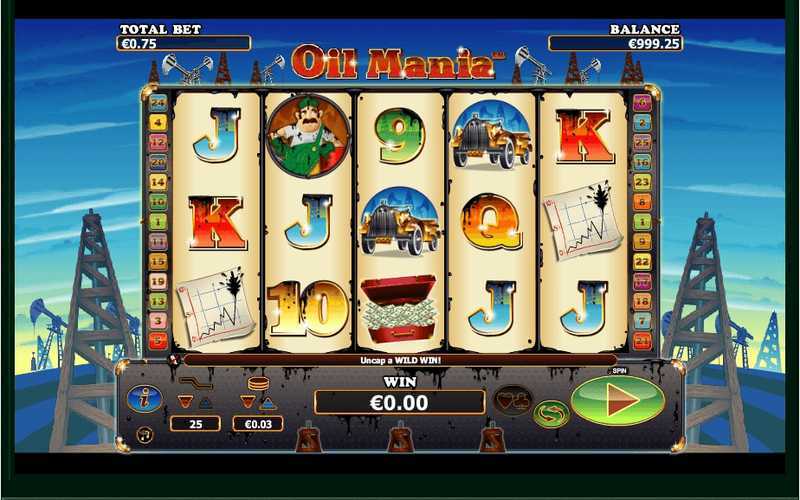
Task: Select the payline 4 marker
Action: 157,122
